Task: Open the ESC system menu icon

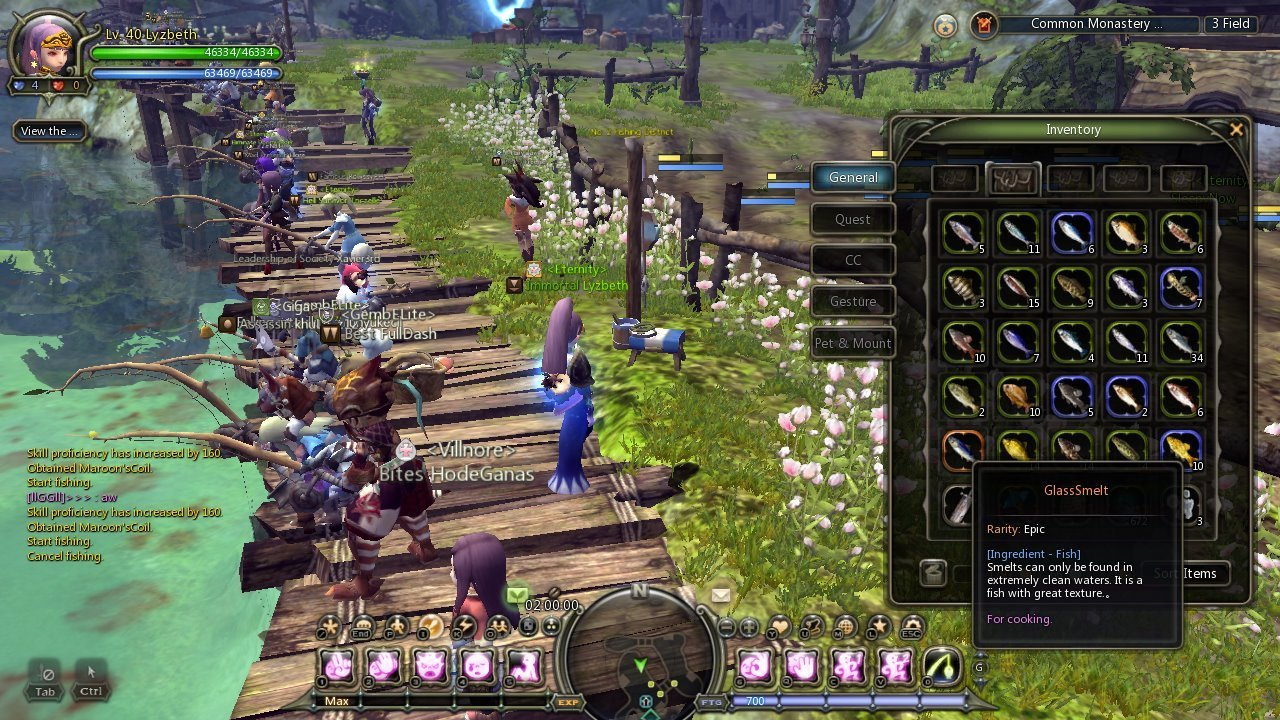Action: point(911,628)
